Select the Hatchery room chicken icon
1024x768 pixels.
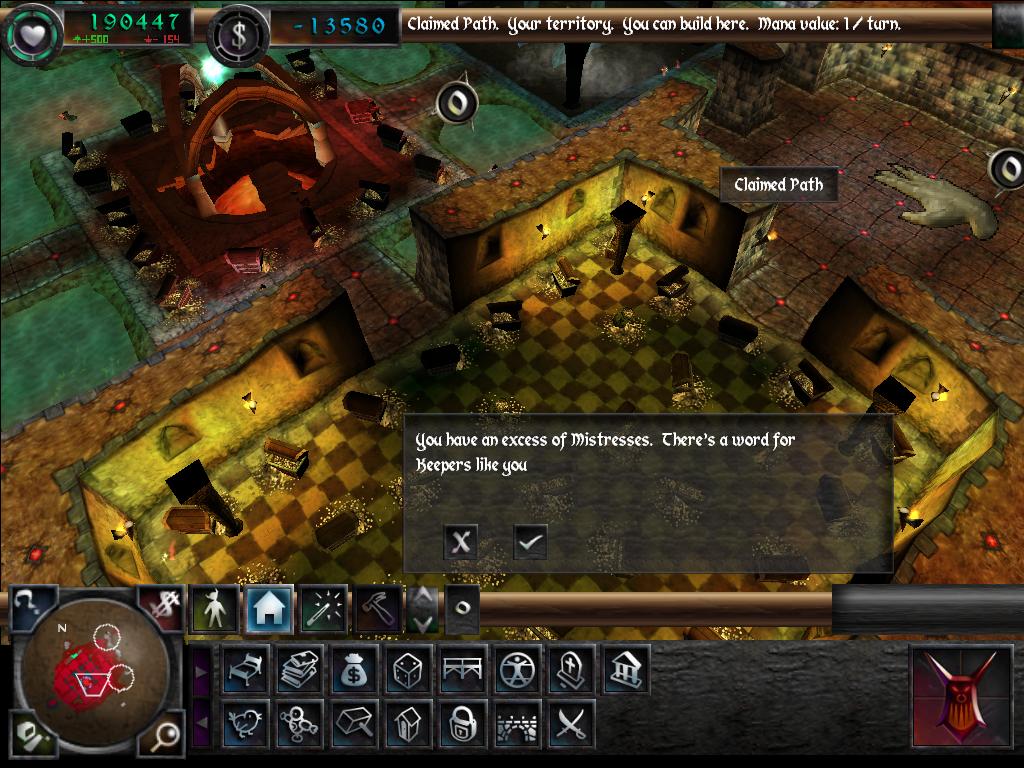(x=245, y=723)
